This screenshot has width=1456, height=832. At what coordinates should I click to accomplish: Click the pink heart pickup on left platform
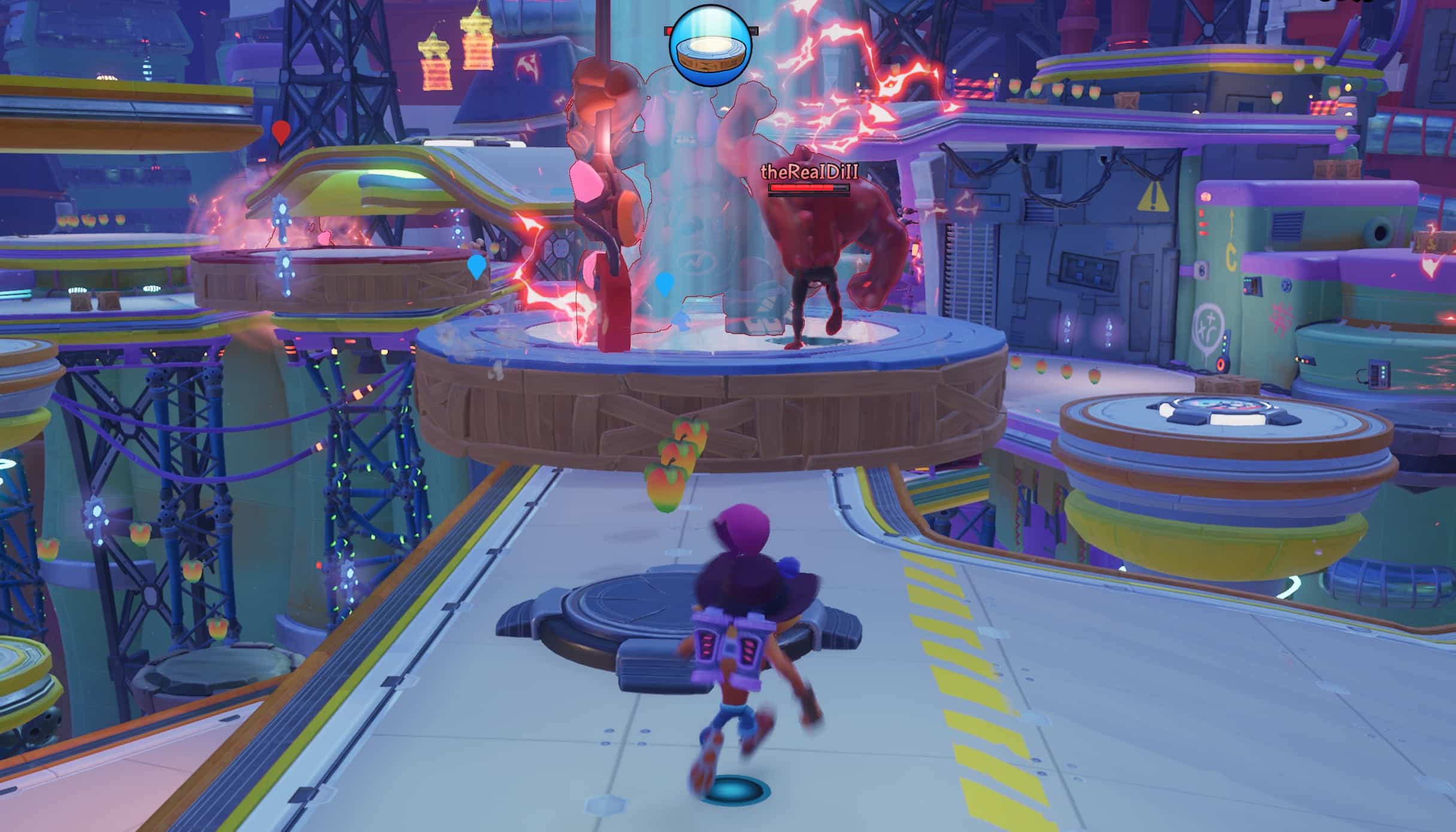click(324, 238)
